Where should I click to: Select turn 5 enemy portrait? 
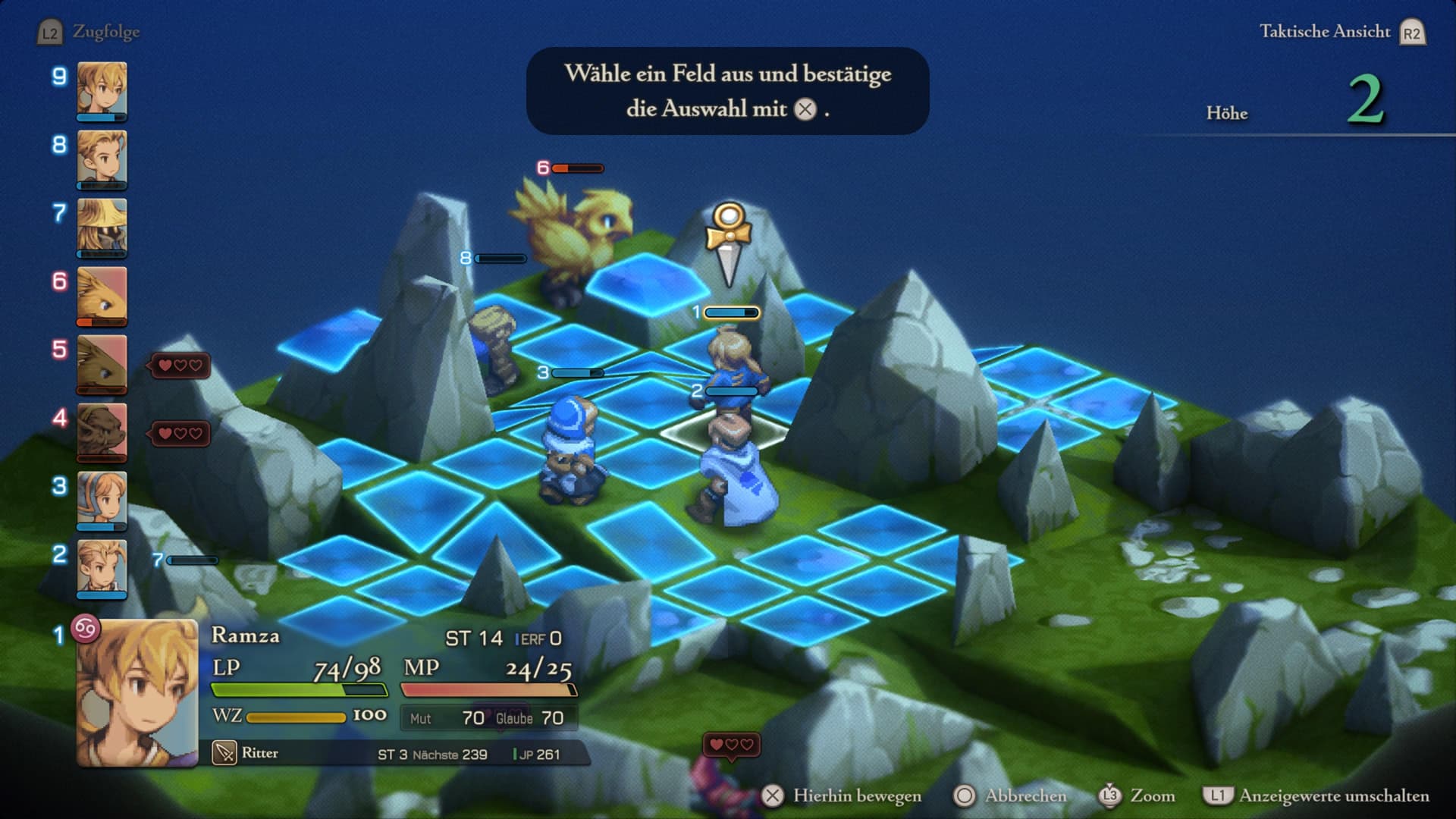click(102, 363)
